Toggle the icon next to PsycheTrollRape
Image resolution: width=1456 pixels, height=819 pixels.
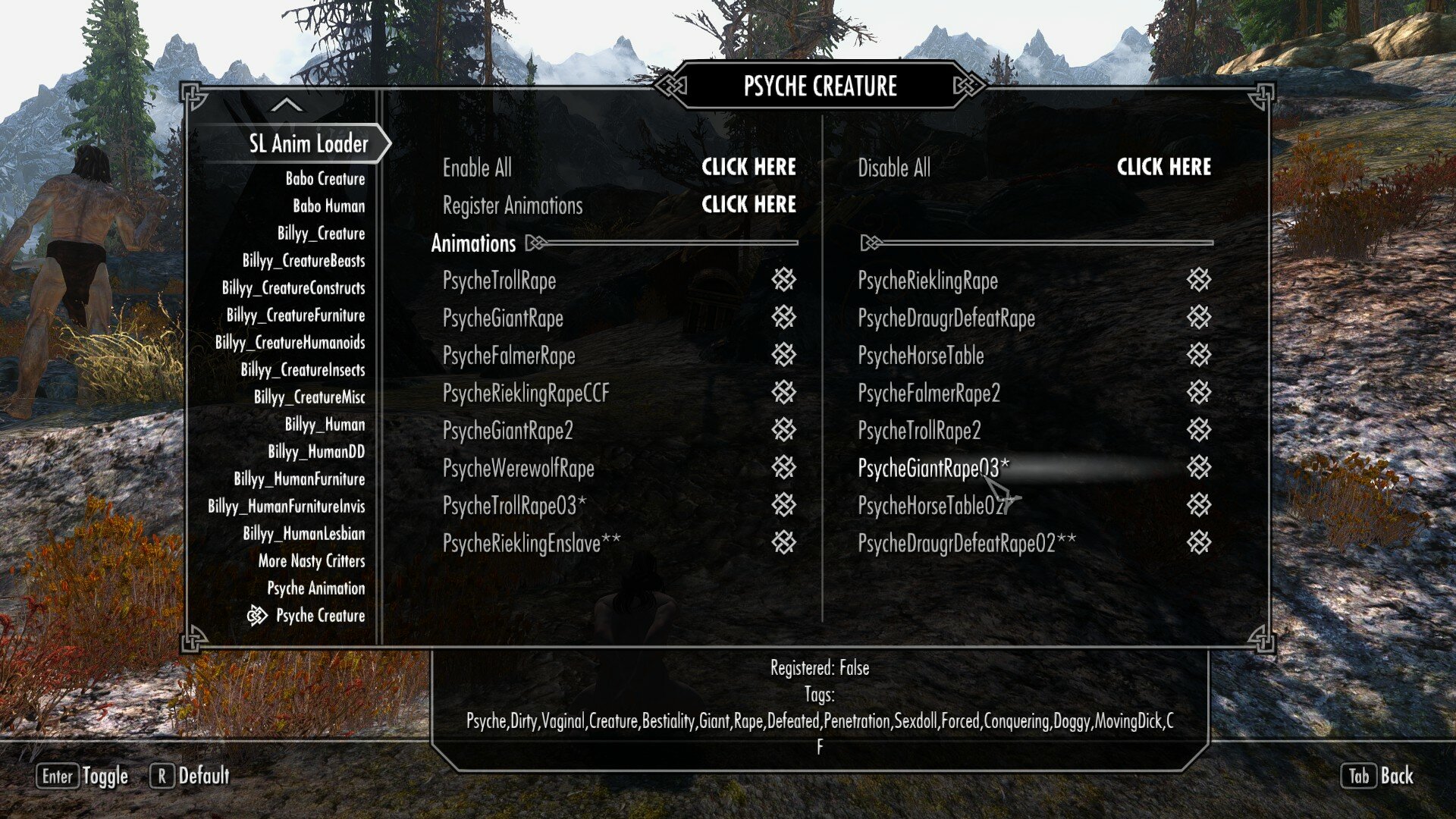(783, 281)
